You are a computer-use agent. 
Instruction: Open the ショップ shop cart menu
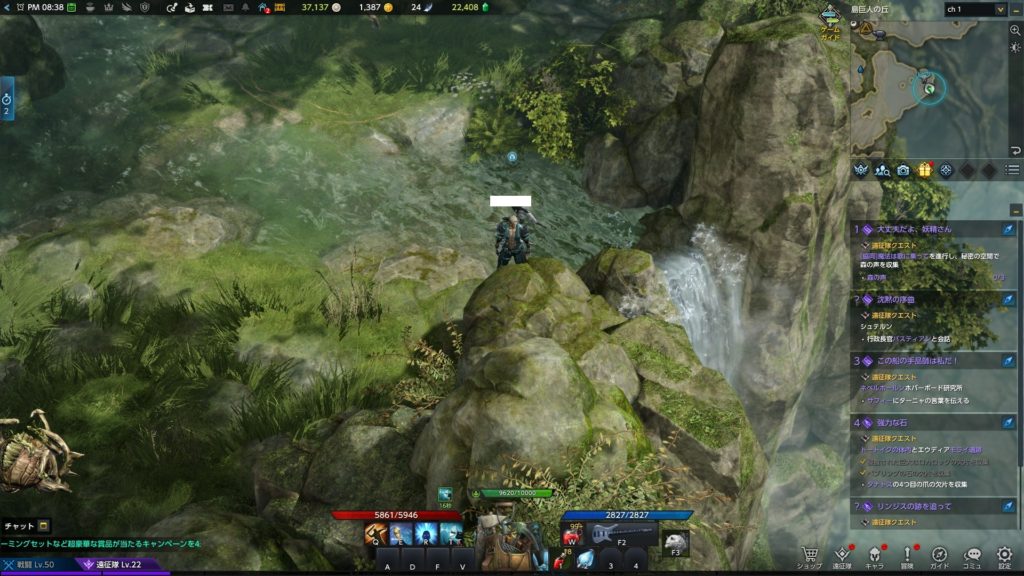[x=810, y=554]
